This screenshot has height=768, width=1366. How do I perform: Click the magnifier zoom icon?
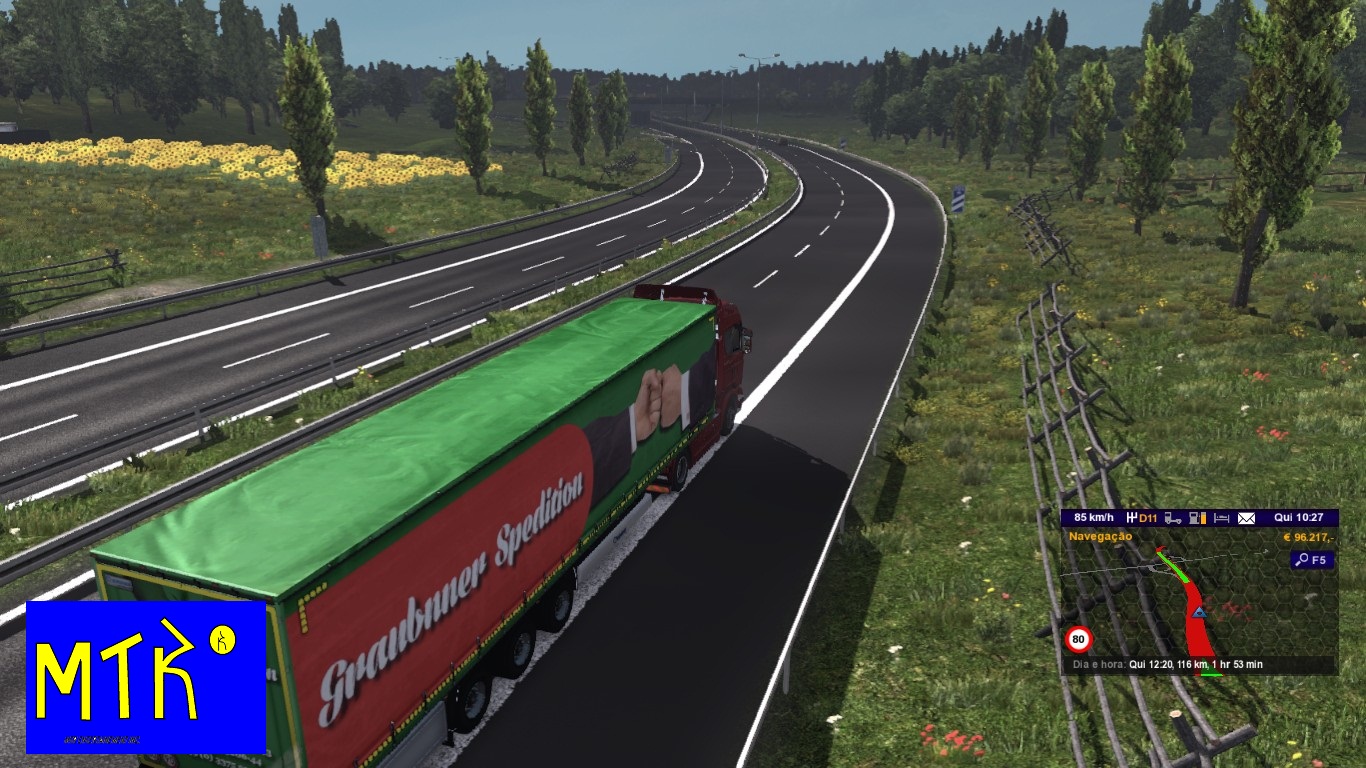[x=1303, y=558]
